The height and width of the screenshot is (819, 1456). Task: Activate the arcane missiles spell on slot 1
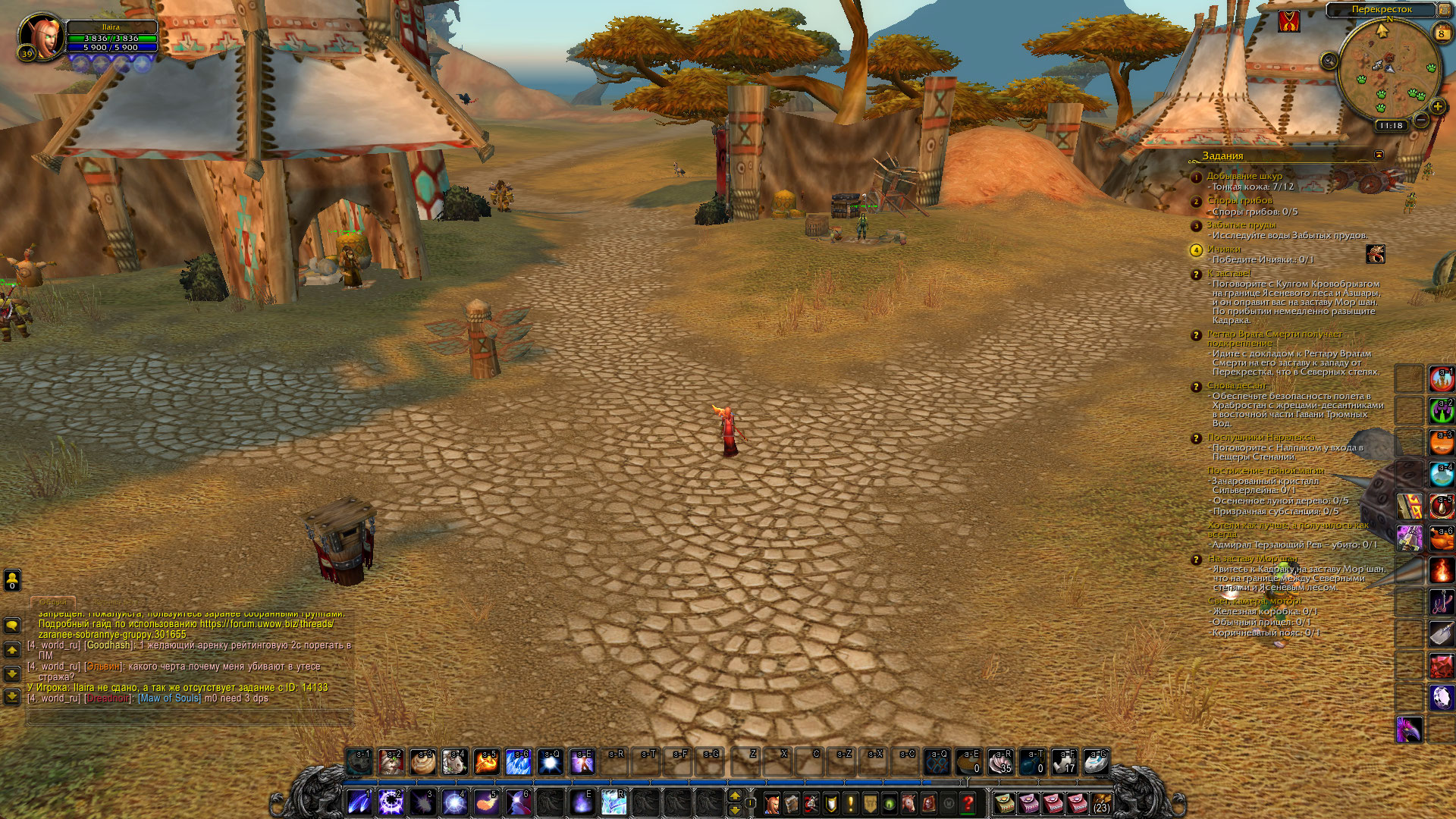(x=359, y=803)
